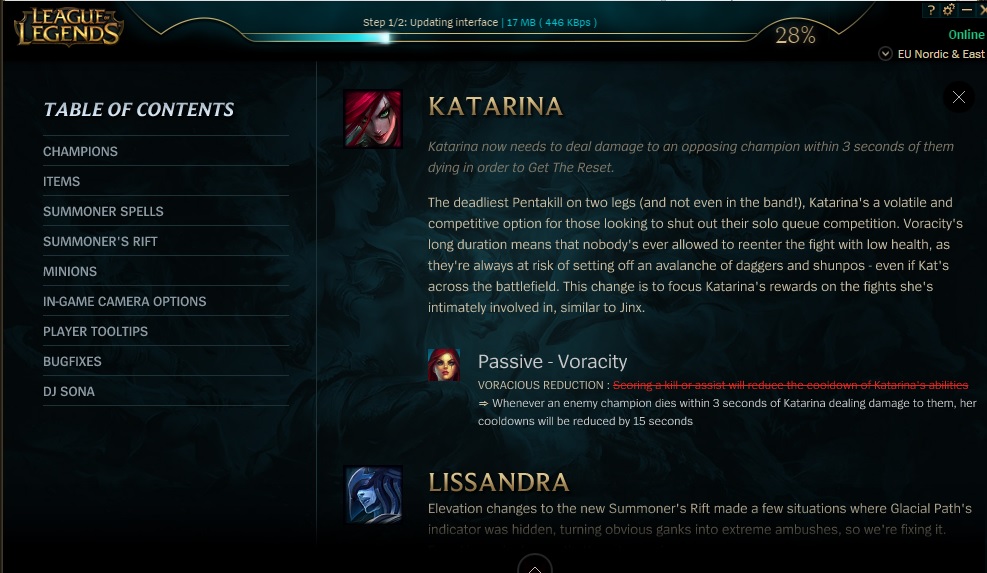Open launcher settings via the gear icon
The height and width of the screenshot is (573, 987).
click(x=949, y=10)
